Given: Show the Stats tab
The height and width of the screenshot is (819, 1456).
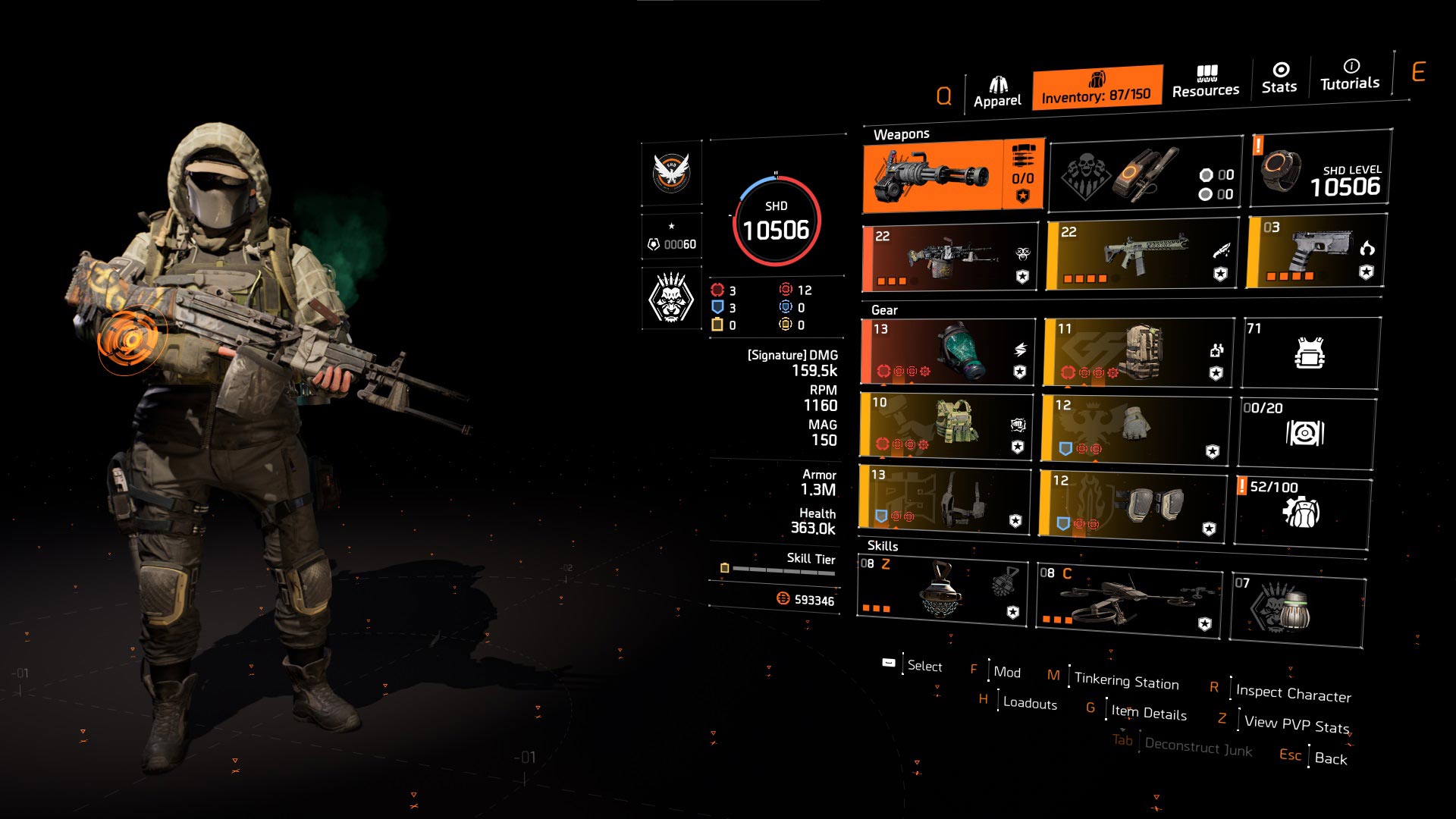Looking at the screenshot, I should (1279, 78).
